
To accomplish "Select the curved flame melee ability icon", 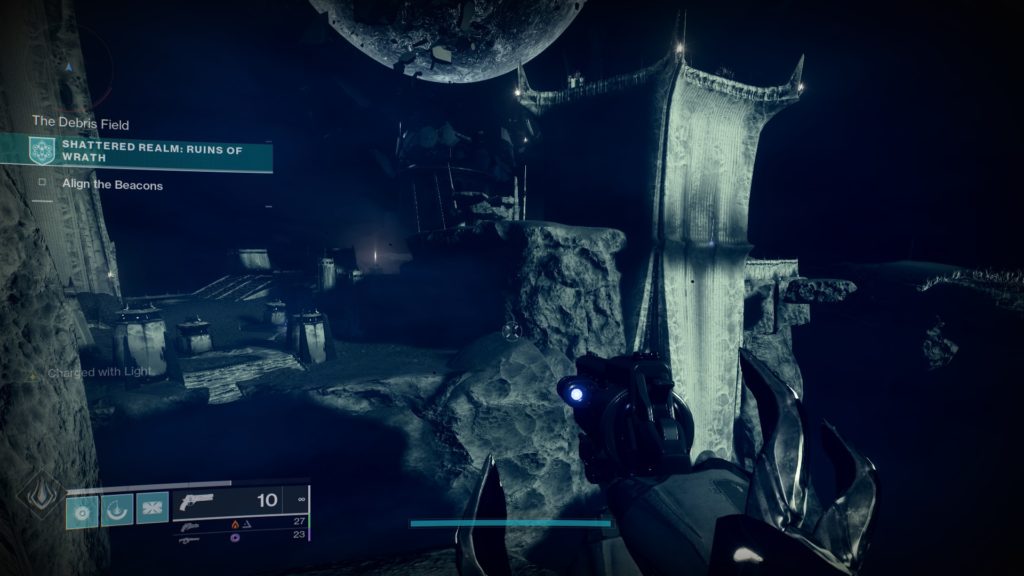I will click(x=118, y=509).
